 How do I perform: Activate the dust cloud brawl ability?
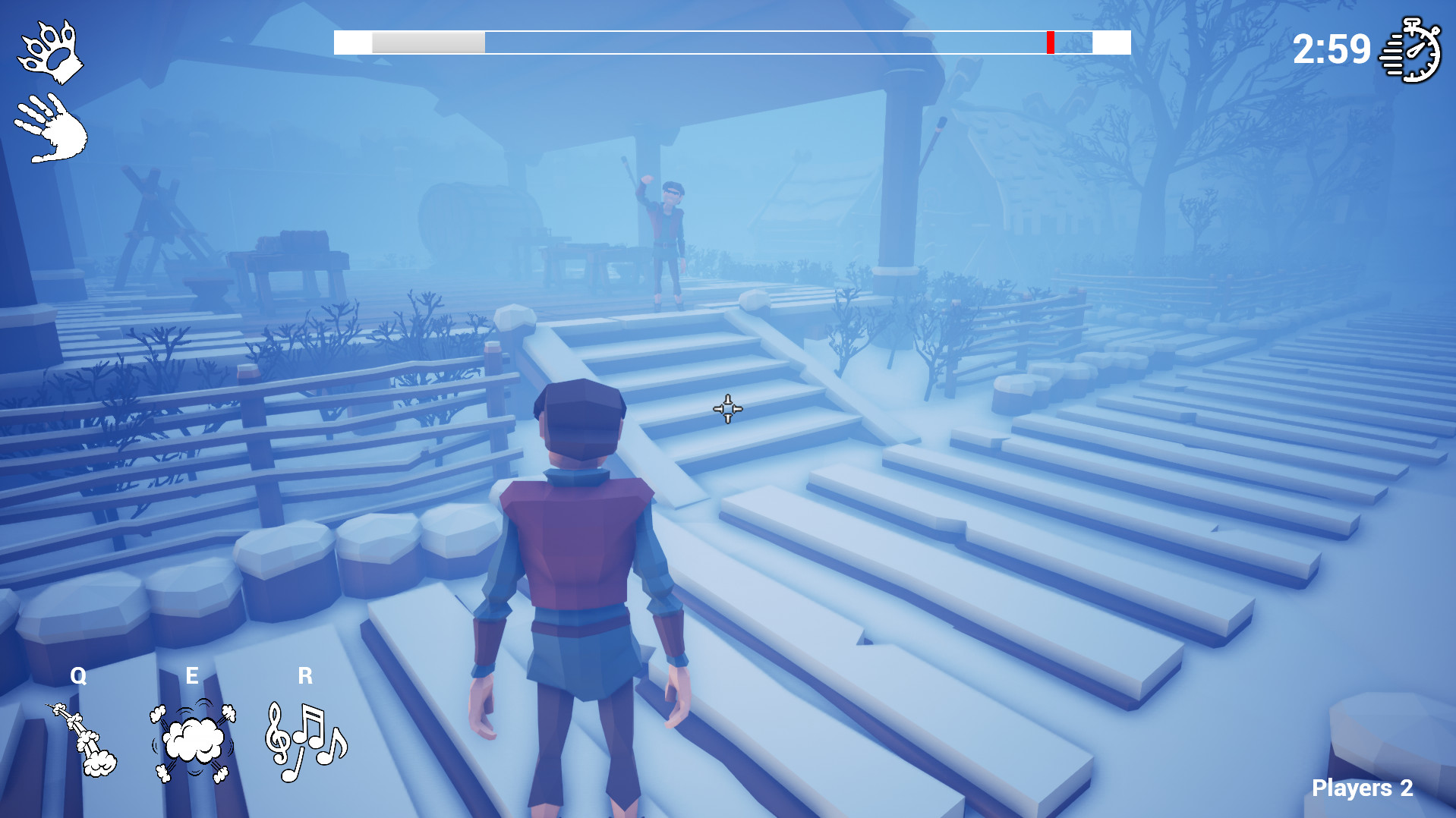coord(194,741)
